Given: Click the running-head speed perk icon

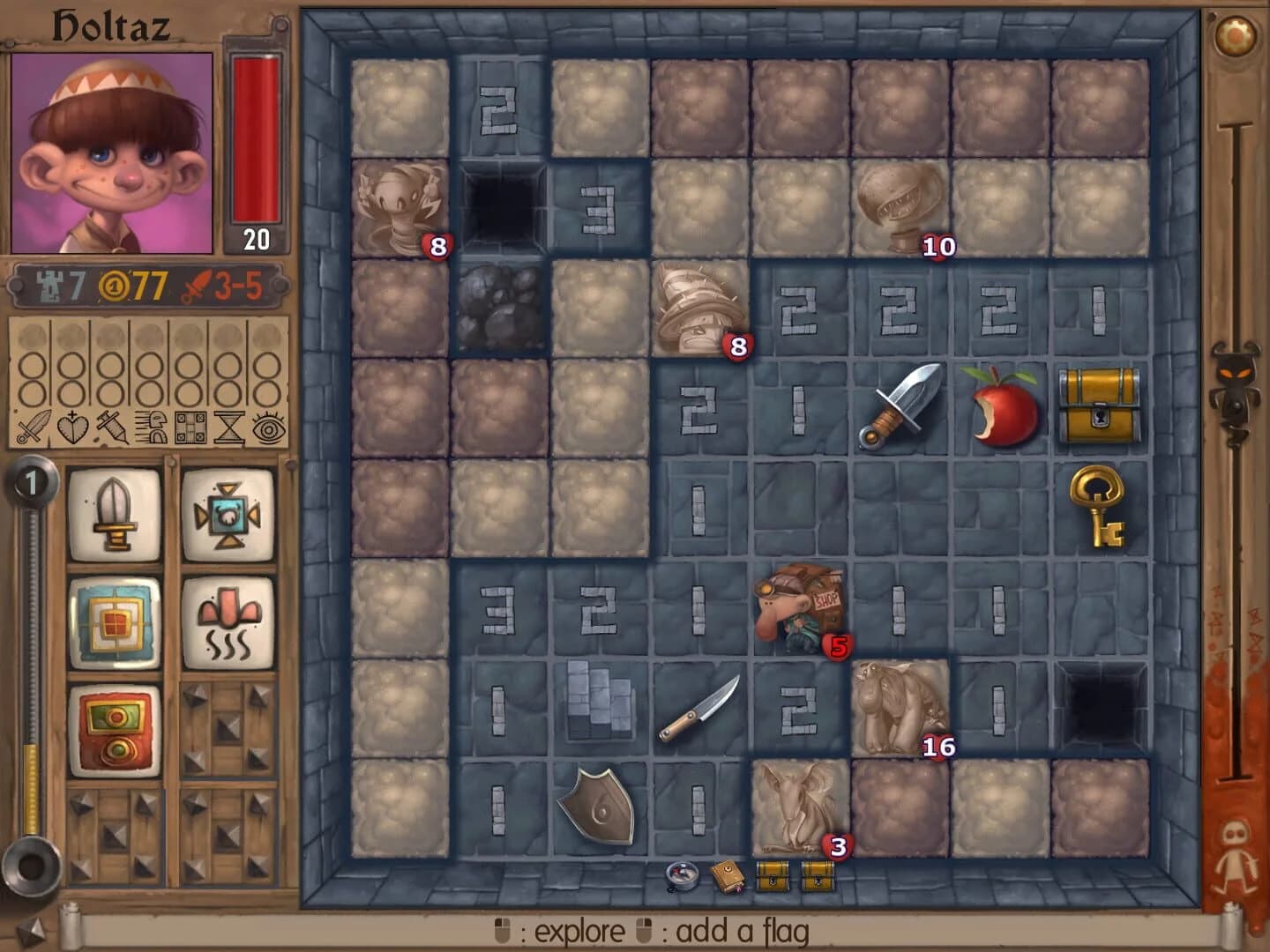Looking at the screenshot, I should (152, 428).
